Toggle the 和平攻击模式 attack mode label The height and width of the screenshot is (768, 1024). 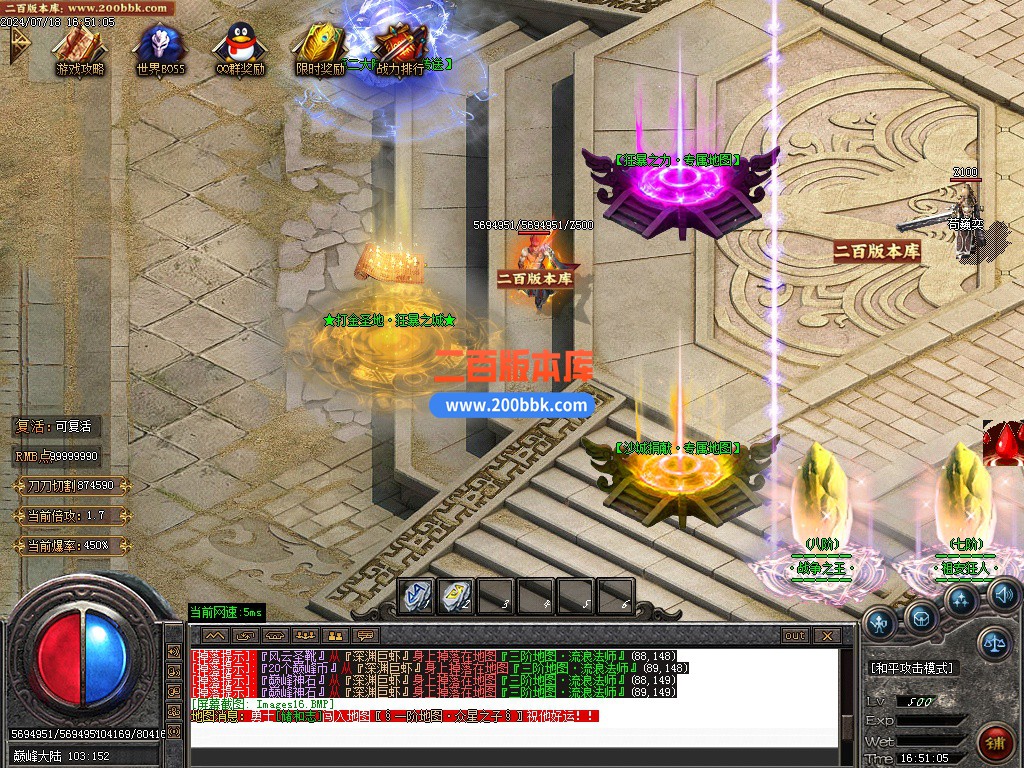912,668
